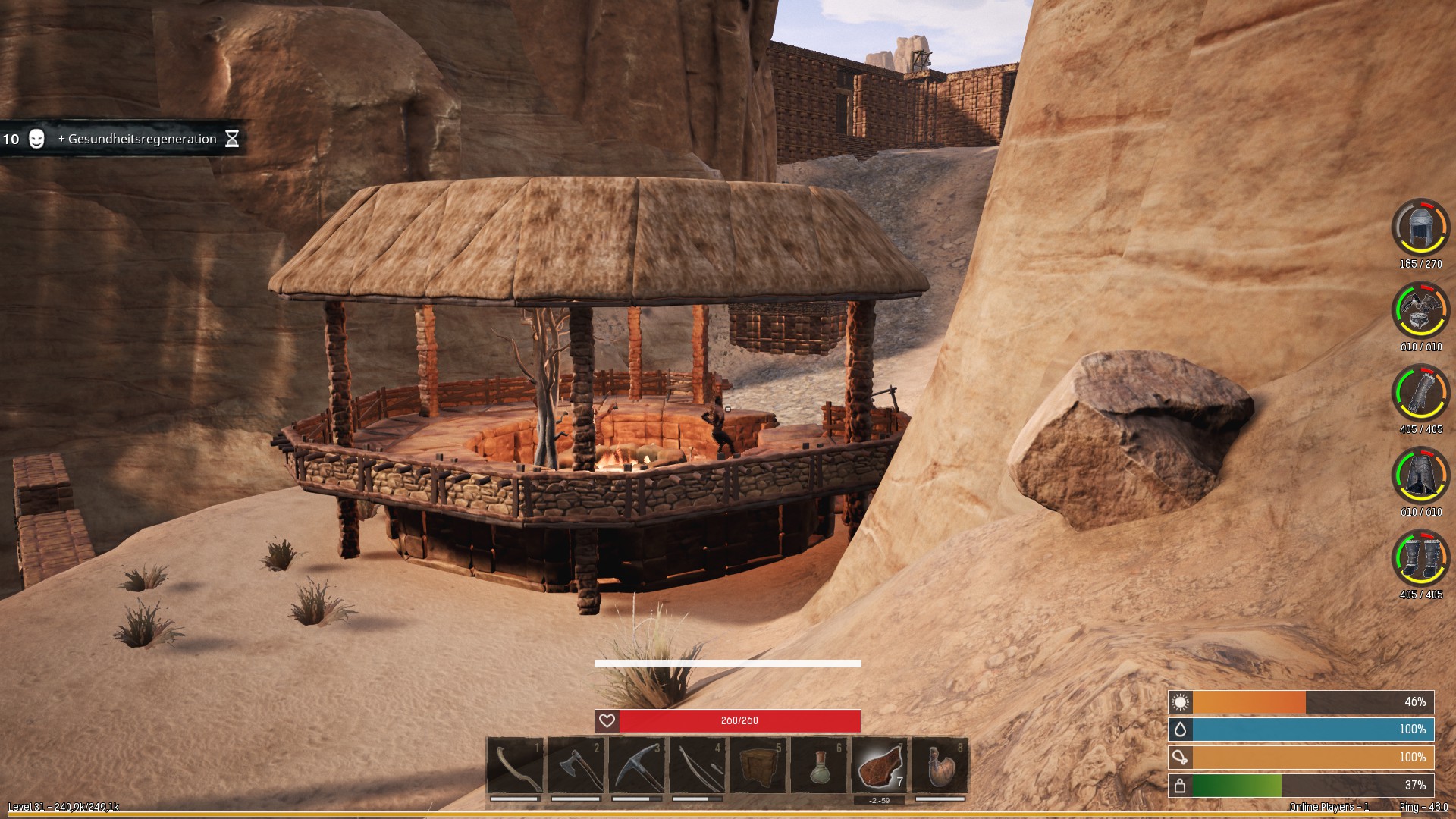Select the pickaxe hotbar slot
This screenshot has height=819, width=1456.
637,766
